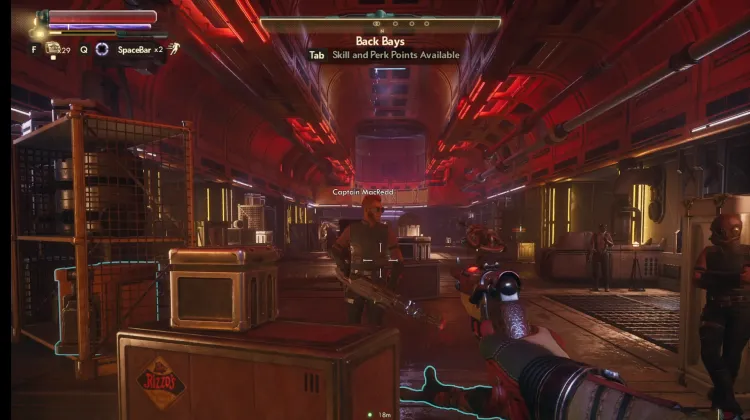Viewport: 750px width, 420px height.
Task: Activate the Tactical Time Dilation ring icon
Action: (102, 48)
